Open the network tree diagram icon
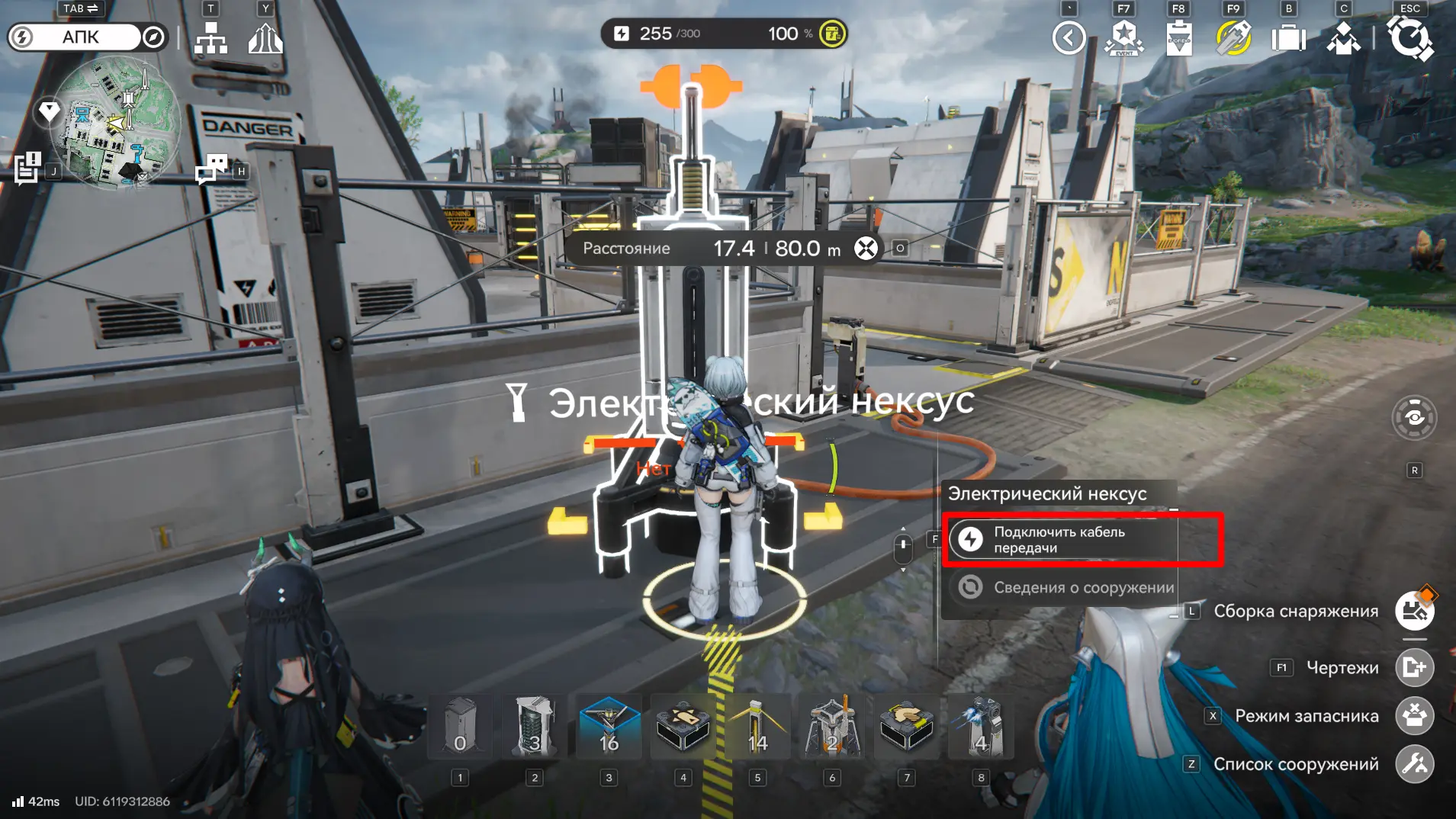Screen dimensions: 1456x819 211,37
